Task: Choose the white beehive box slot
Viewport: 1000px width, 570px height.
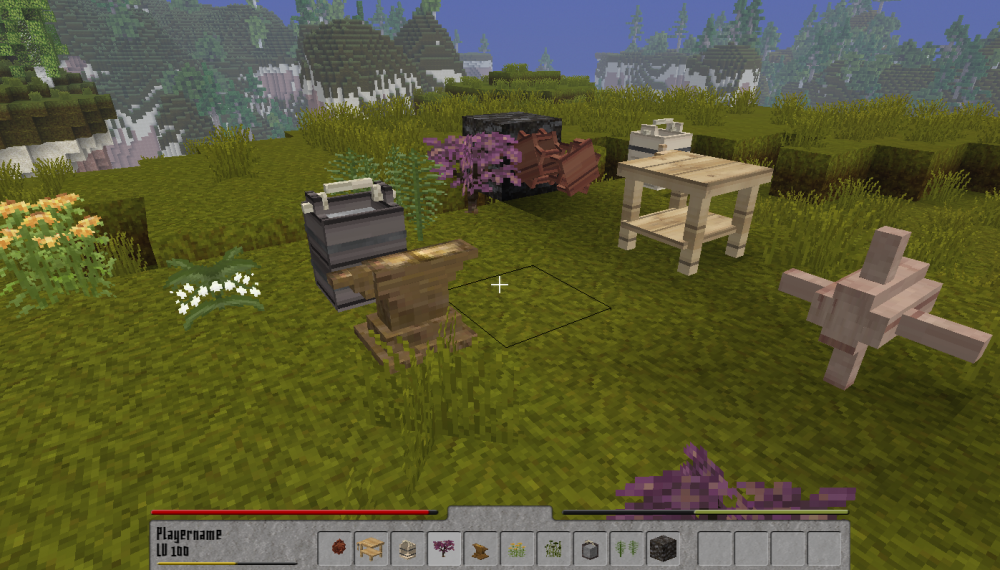Action: tap(407, 548)
